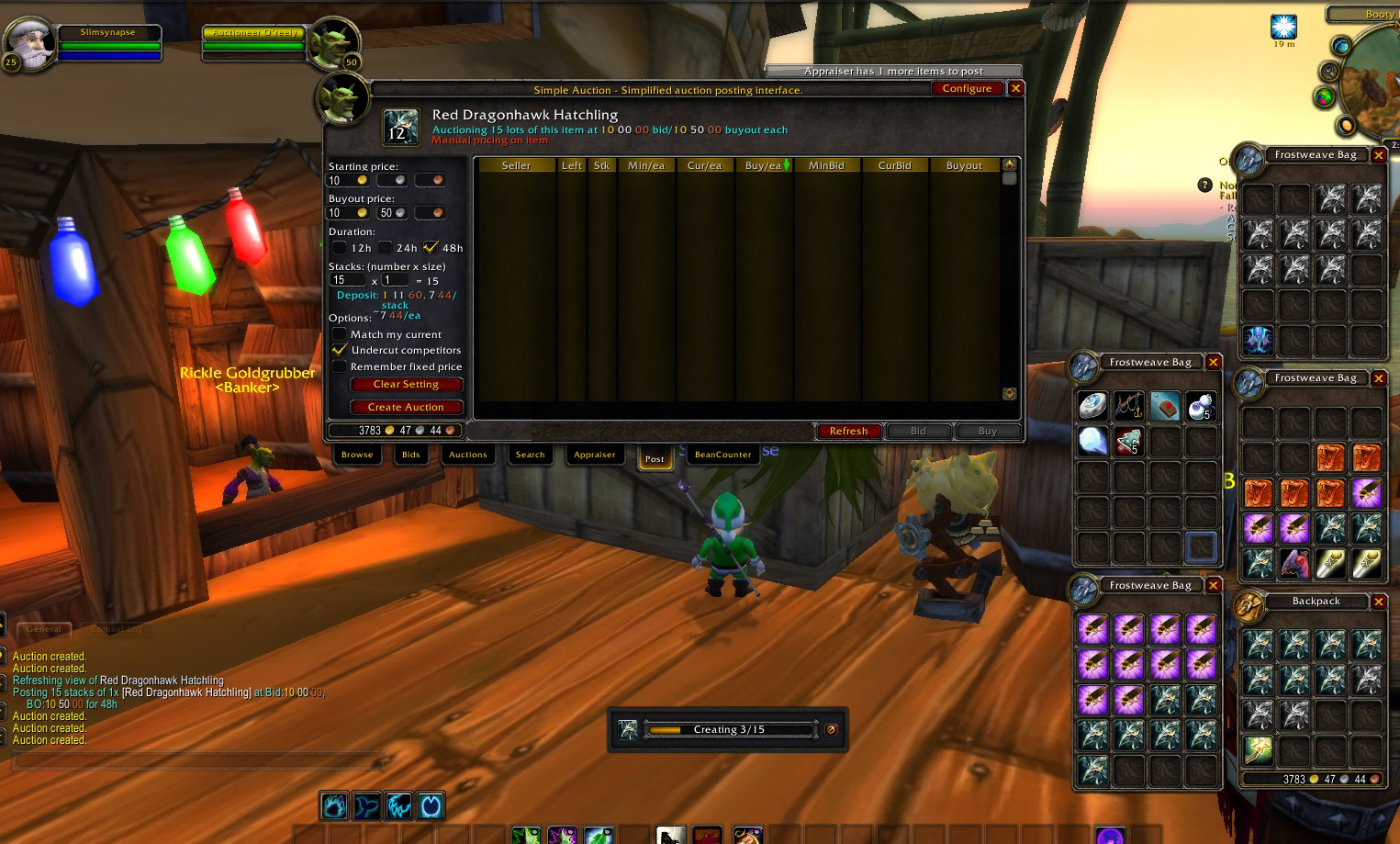Open the green tracking icon beside the minimap
Viewport: 1400px width, 844px height.
point(1325,96)
